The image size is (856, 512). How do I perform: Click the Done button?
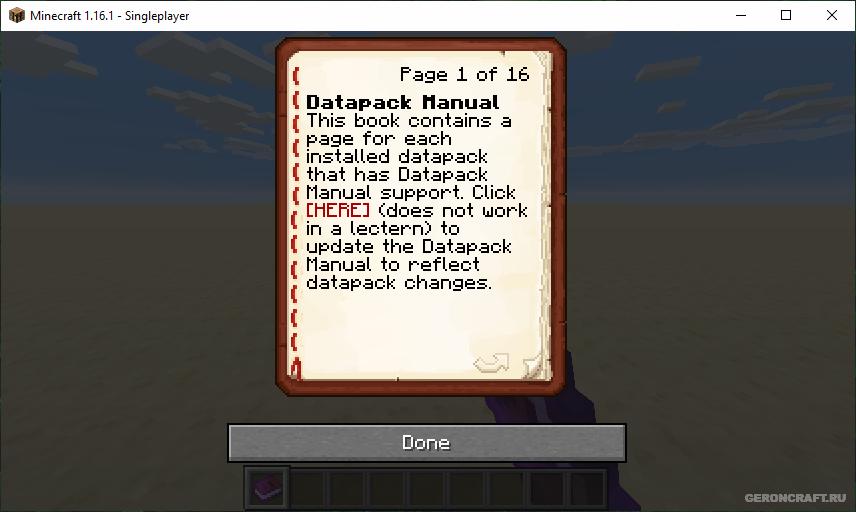coord(426,442)
